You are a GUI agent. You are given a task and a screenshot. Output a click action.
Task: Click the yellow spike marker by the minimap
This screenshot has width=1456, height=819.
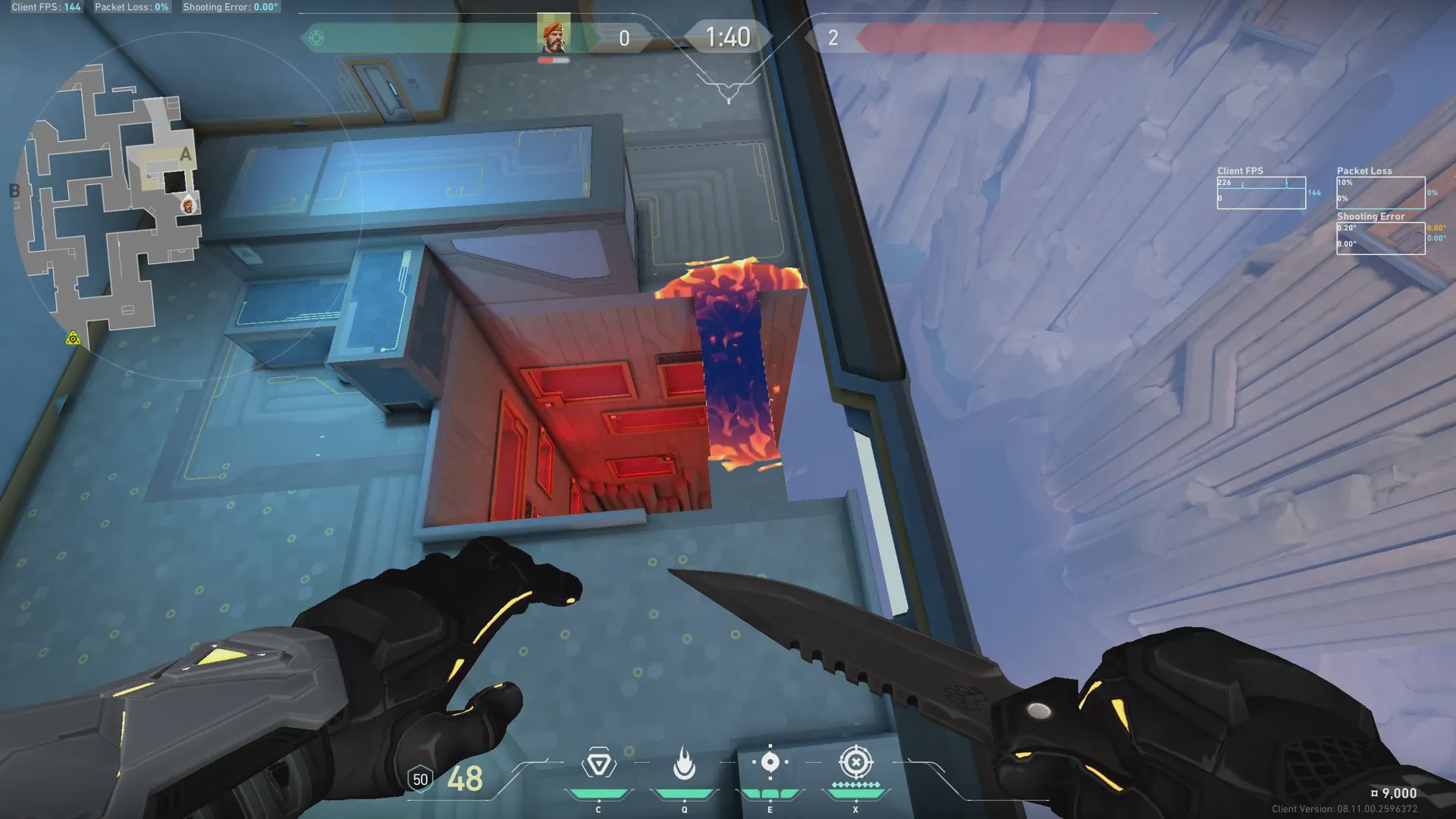click(x=73, y=338)
